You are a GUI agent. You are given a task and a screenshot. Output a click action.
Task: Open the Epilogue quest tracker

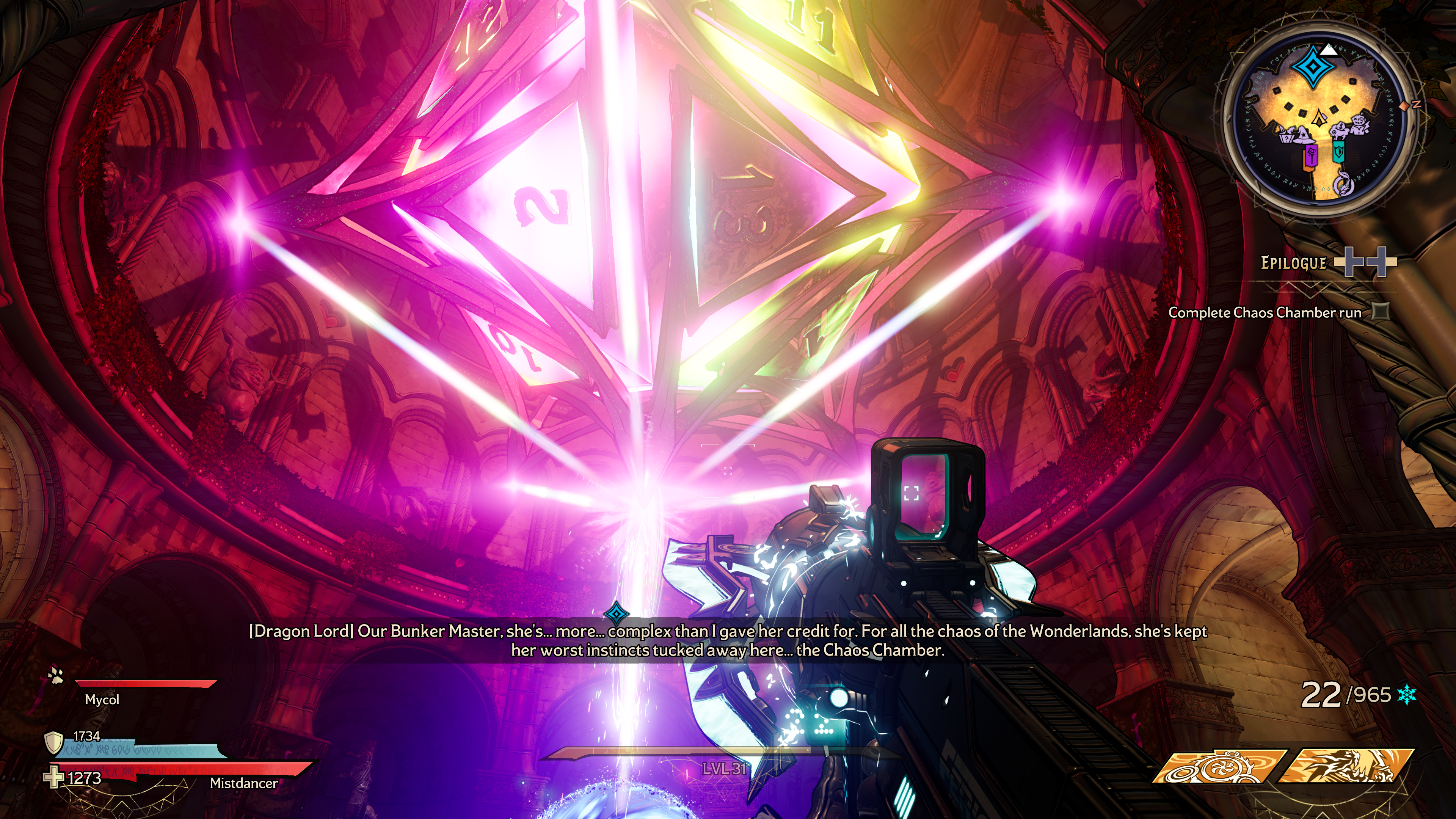click(x=1293, y=263)
